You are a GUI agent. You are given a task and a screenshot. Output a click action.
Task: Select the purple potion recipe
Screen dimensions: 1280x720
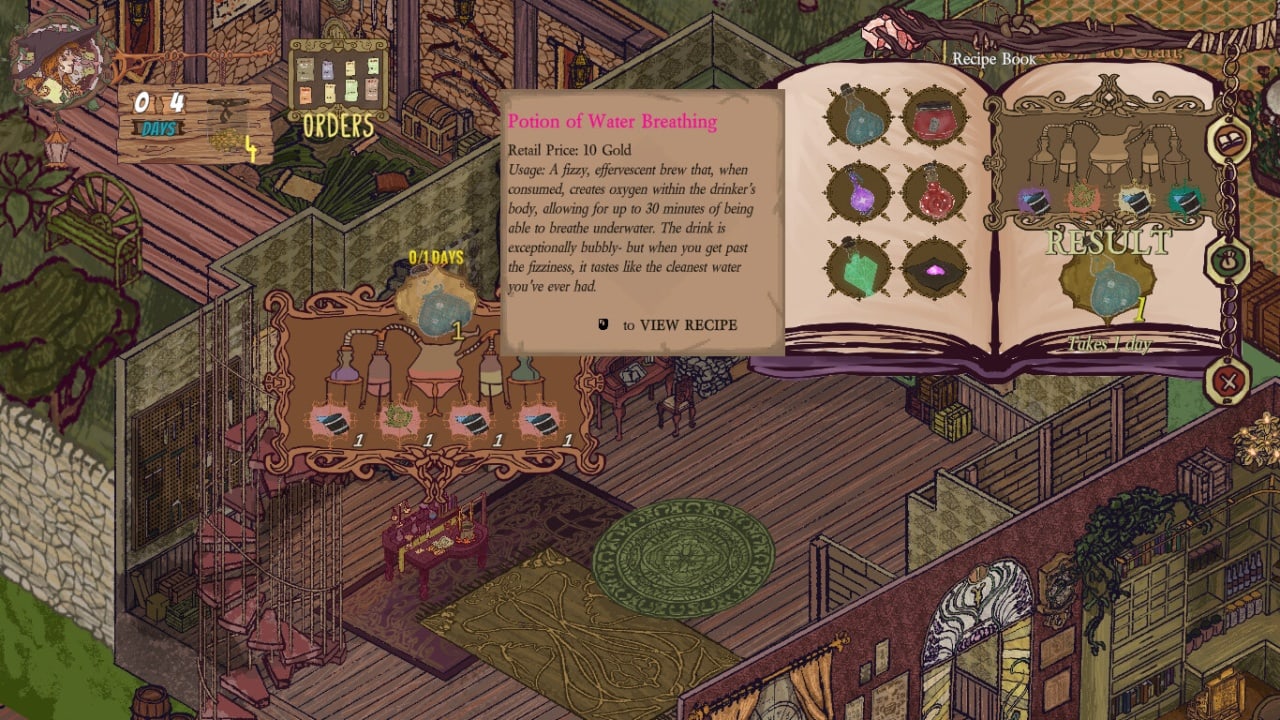(x=858, y=192)
